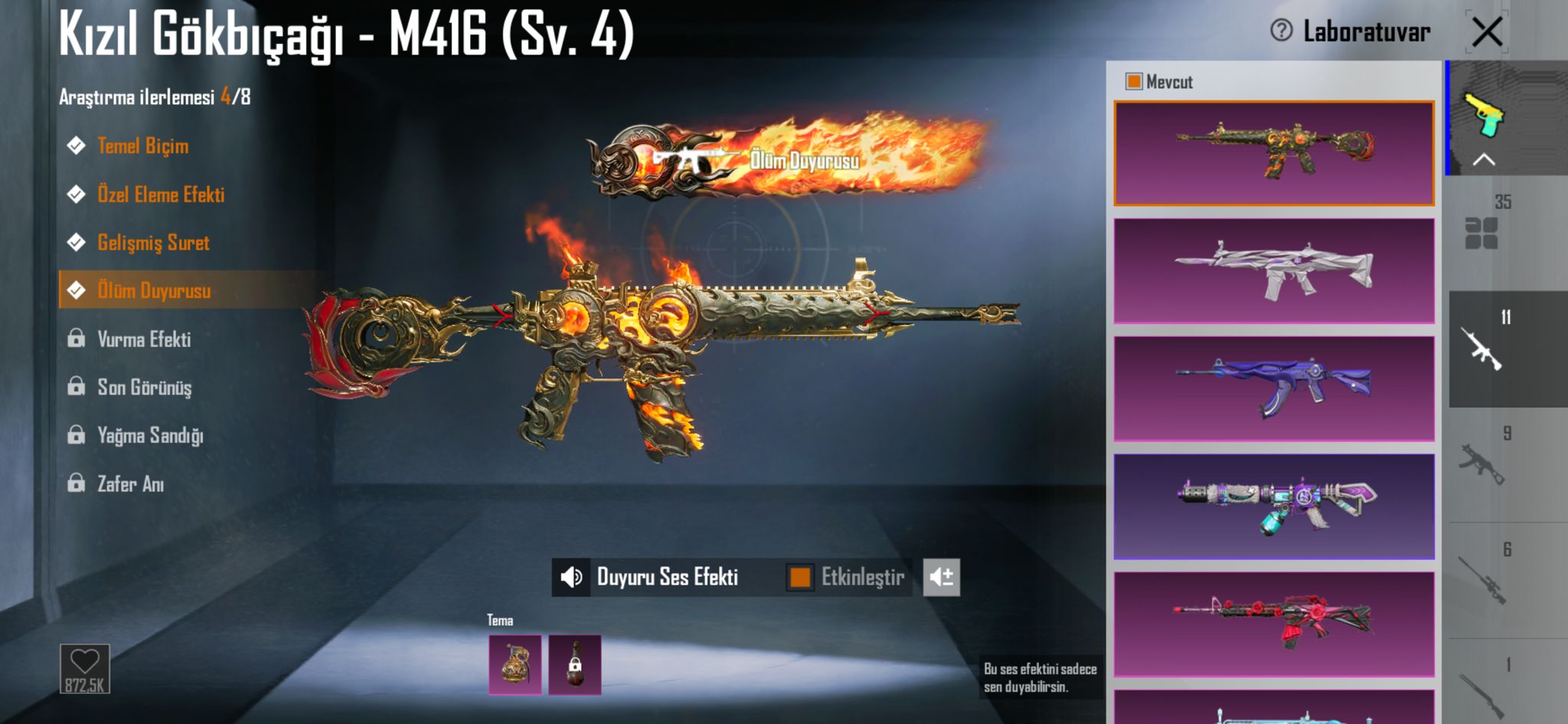Open the locked Vurma Efekti entry
Screen dimensions: 1568x724
point(144,339)
